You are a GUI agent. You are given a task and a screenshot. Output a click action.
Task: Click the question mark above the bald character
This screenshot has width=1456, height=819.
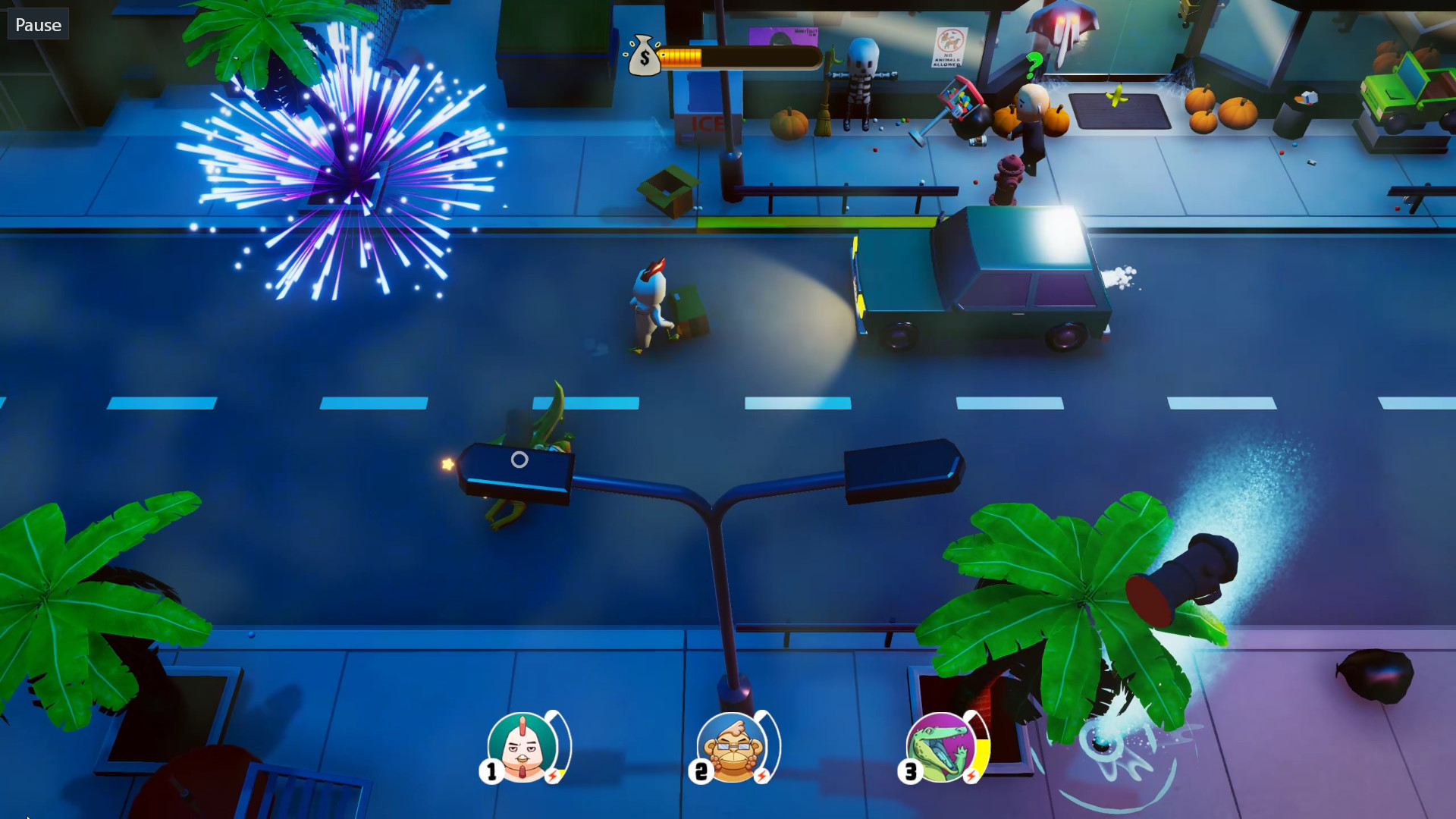pyautogui.click(x=1034, y=66)
